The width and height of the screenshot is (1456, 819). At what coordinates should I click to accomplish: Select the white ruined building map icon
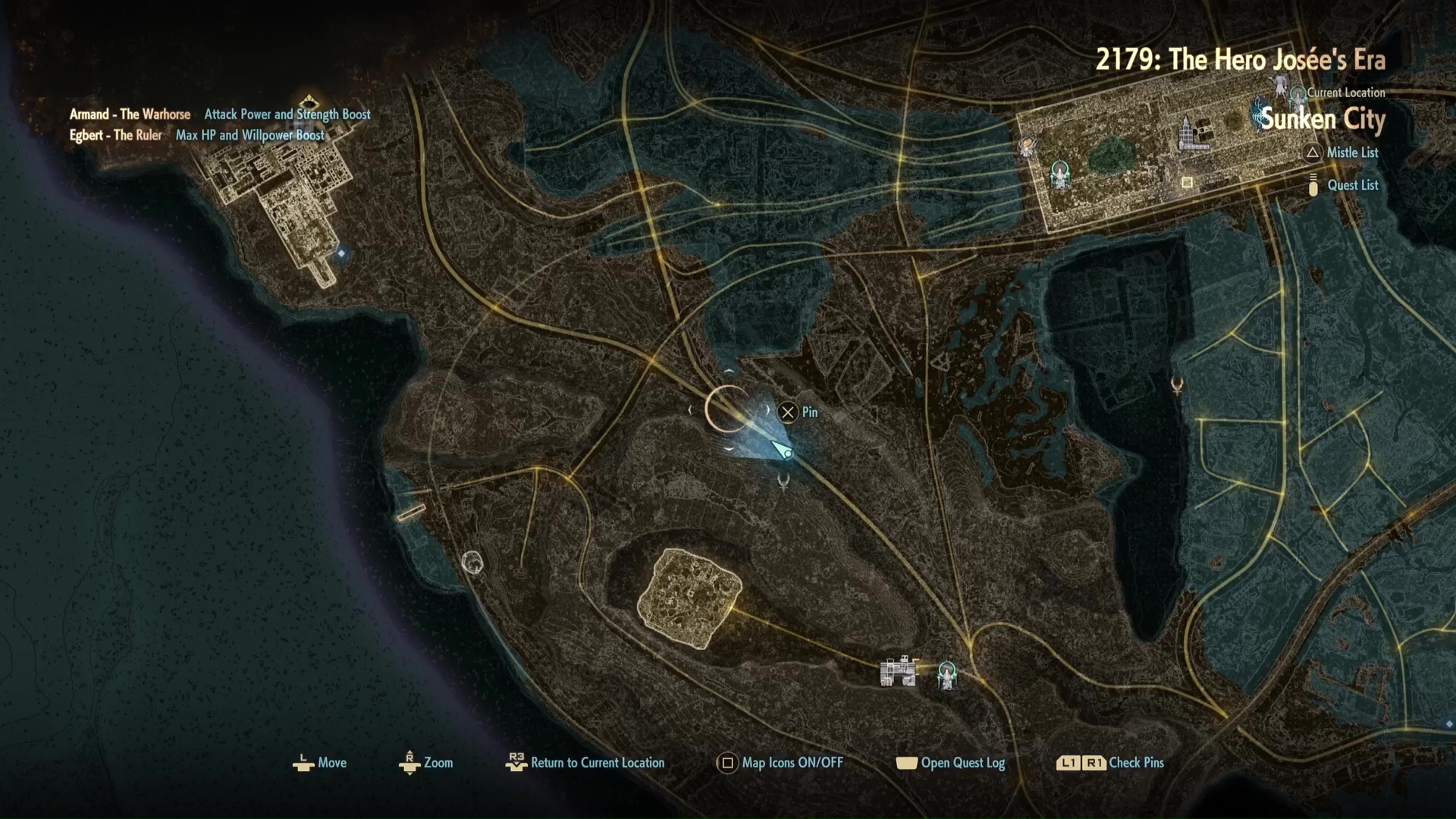pos(899,671)
